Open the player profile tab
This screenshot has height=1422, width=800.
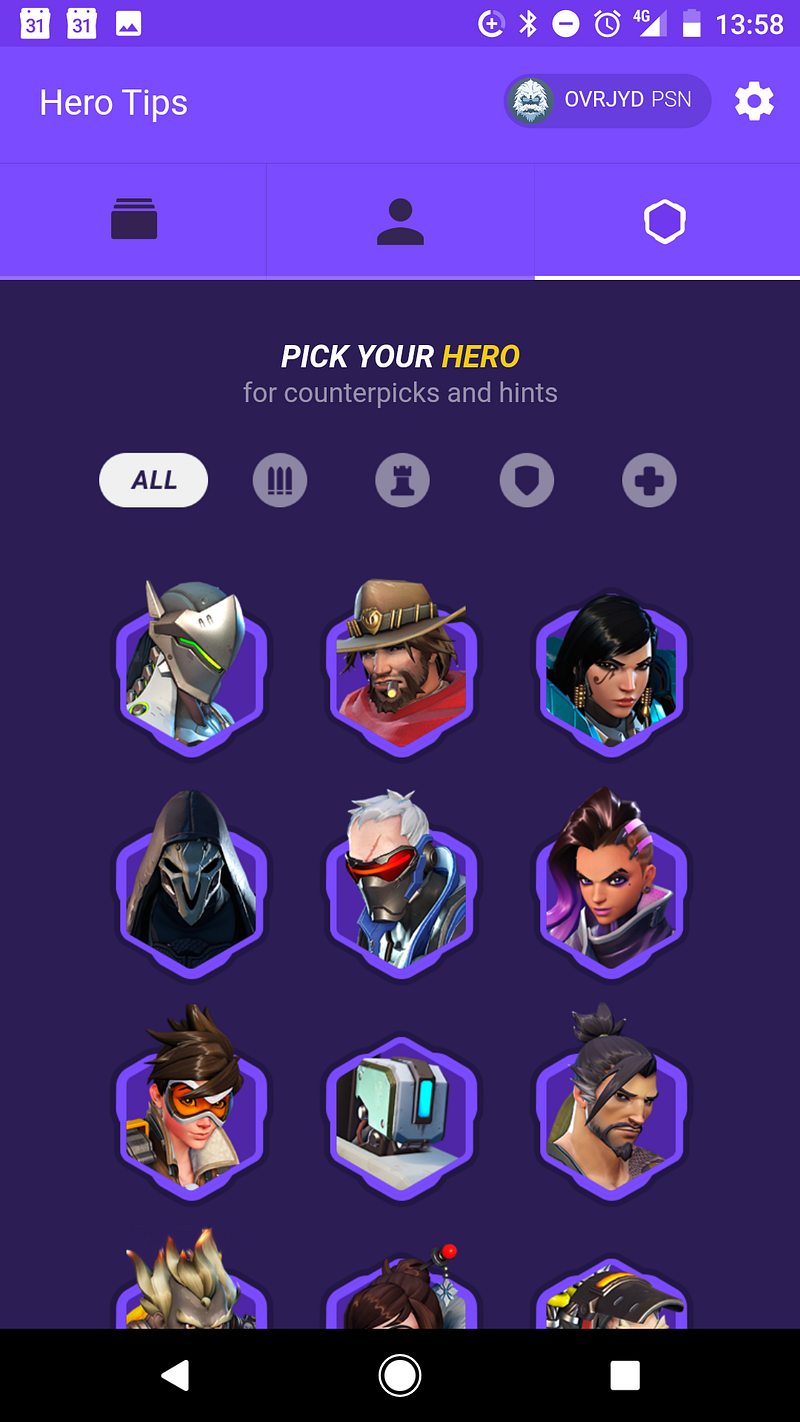coord(400,220)
